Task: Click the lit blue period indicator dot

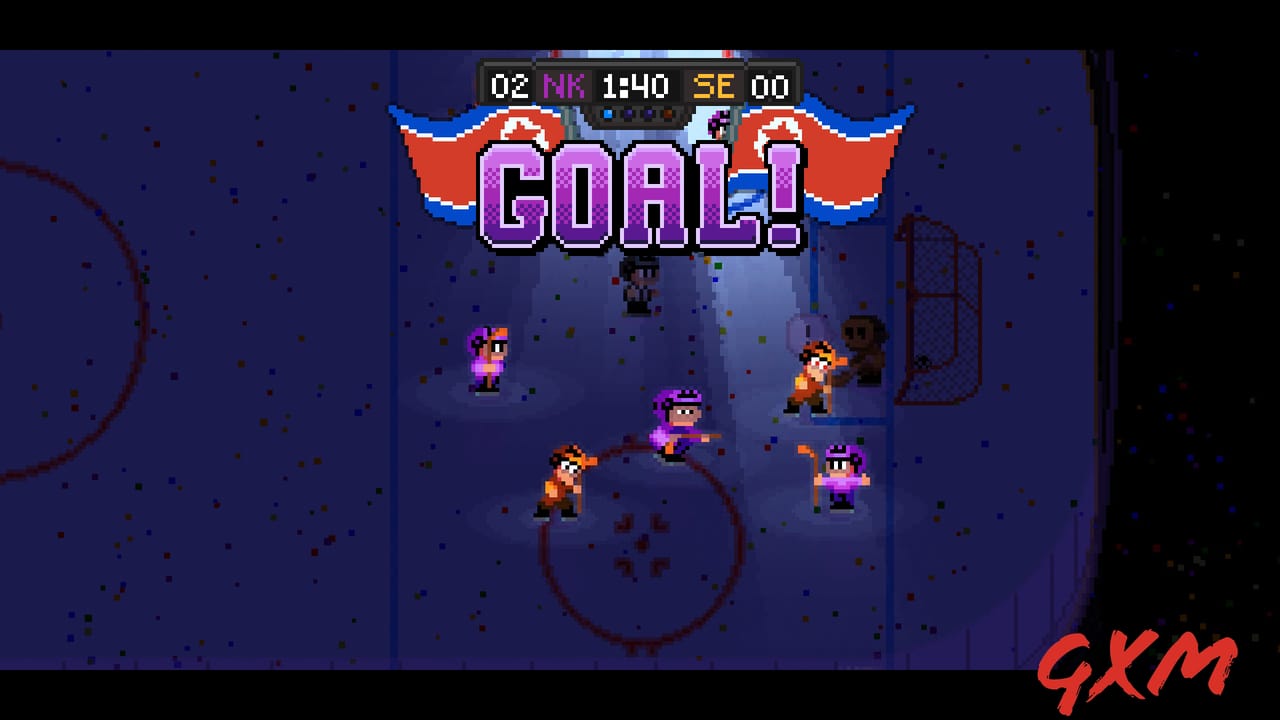Action: click(608, 113)
